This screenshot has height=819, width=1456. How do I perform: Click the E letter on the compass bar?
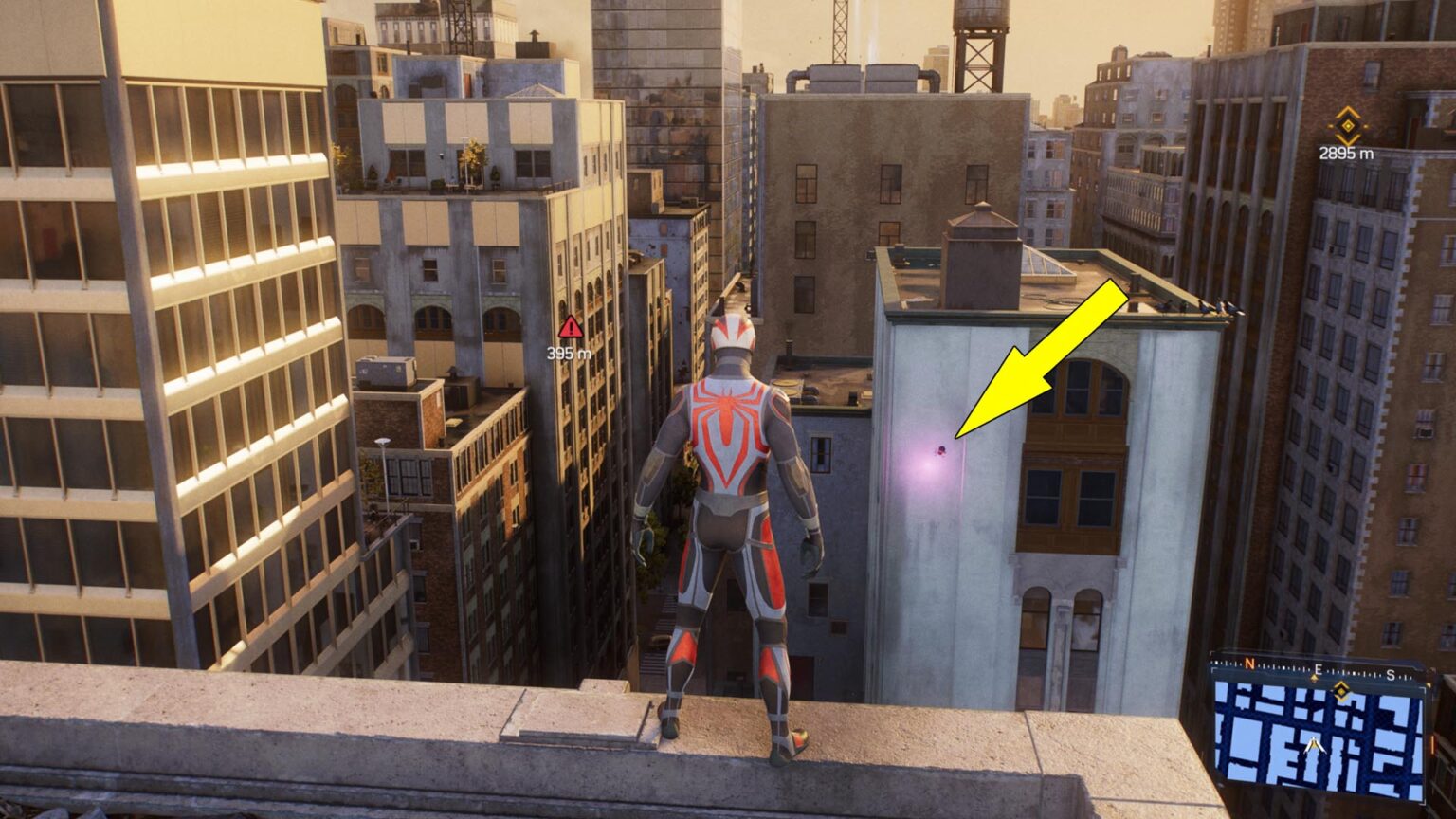point(1318,670)
